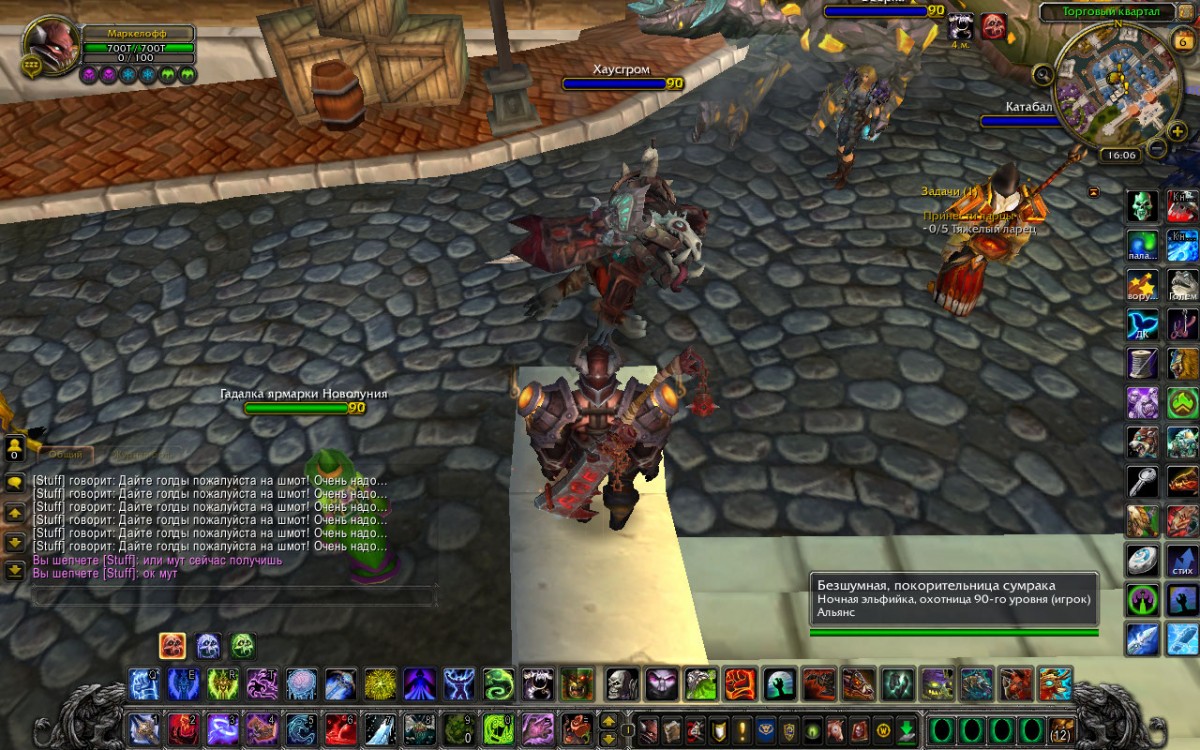
Task: Cast the brain-shaped ability icon
Action: pos(302,685)
